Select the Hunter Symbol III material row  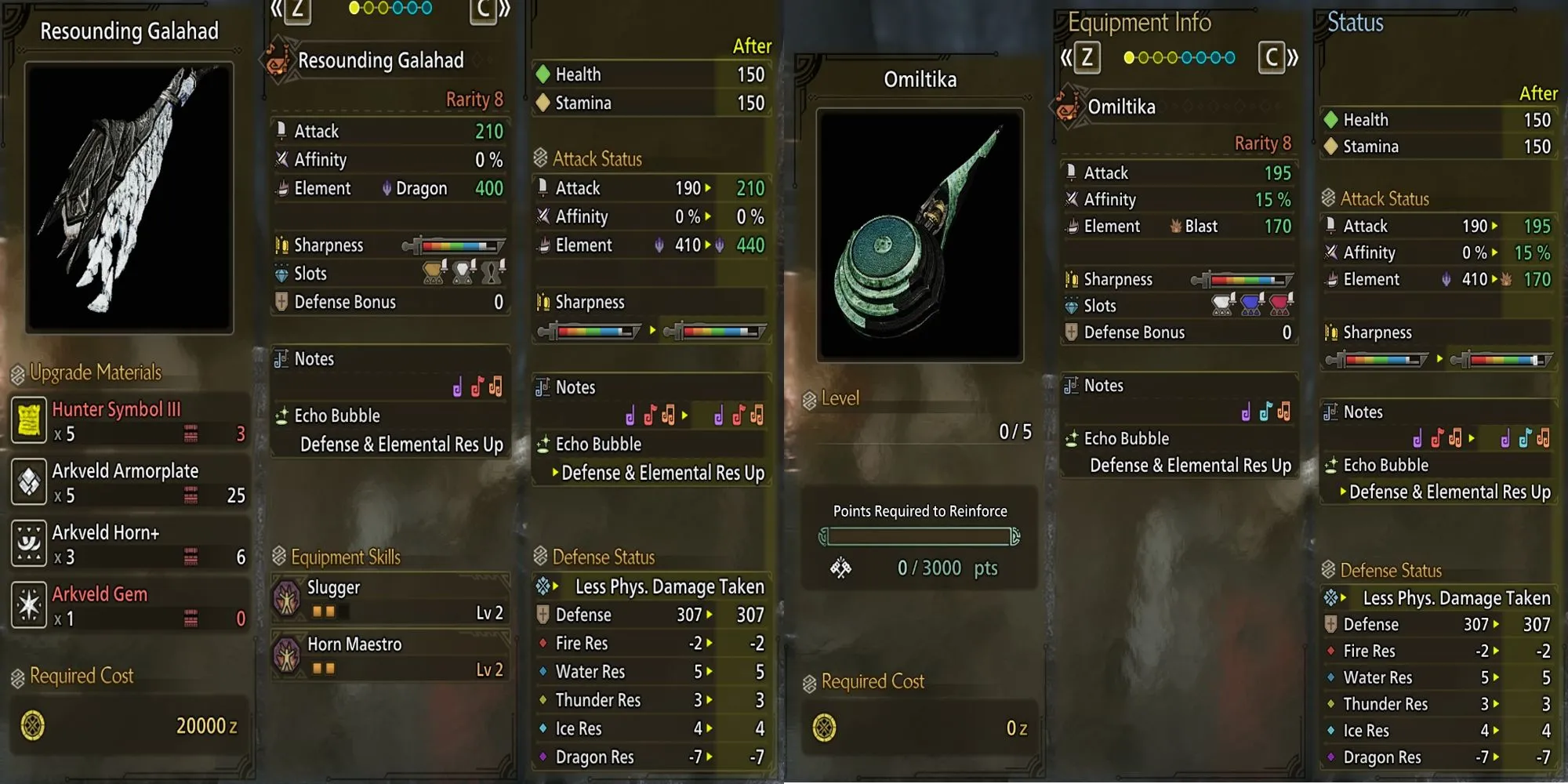pyautogui.click(x=129, y=421)
